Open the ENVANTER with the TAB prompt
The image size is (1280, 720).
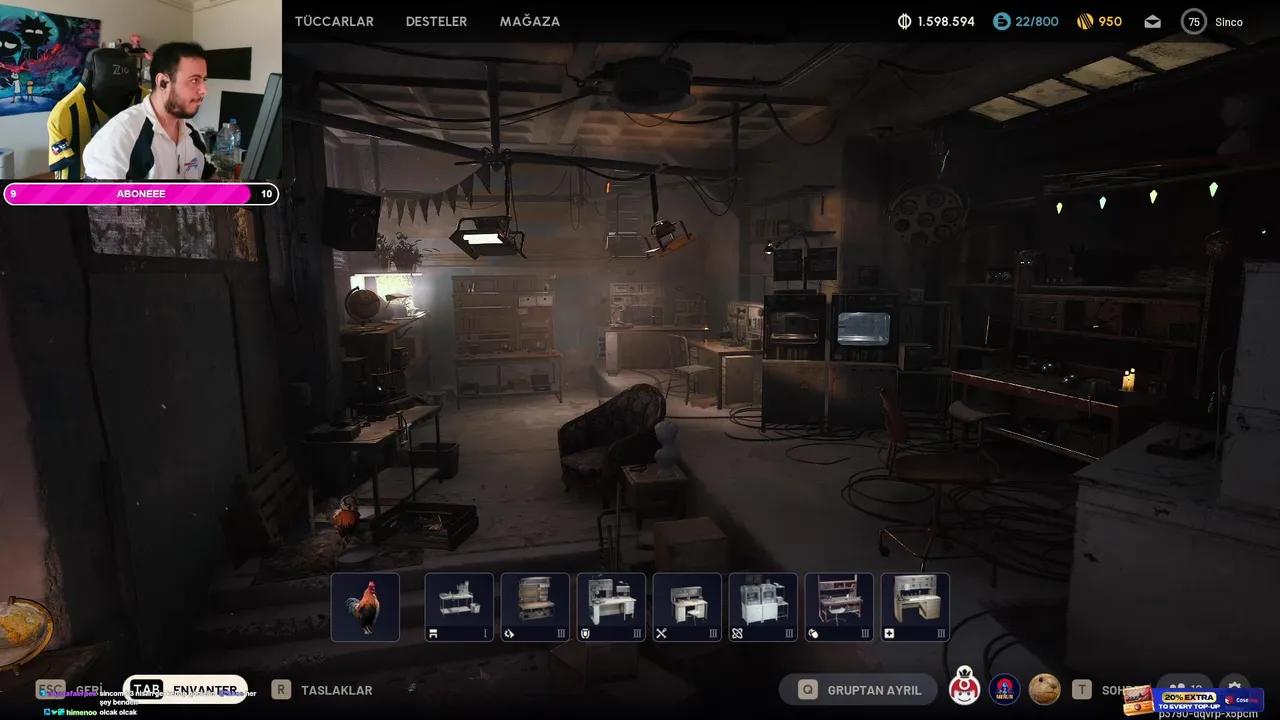[x=204, y=690]
